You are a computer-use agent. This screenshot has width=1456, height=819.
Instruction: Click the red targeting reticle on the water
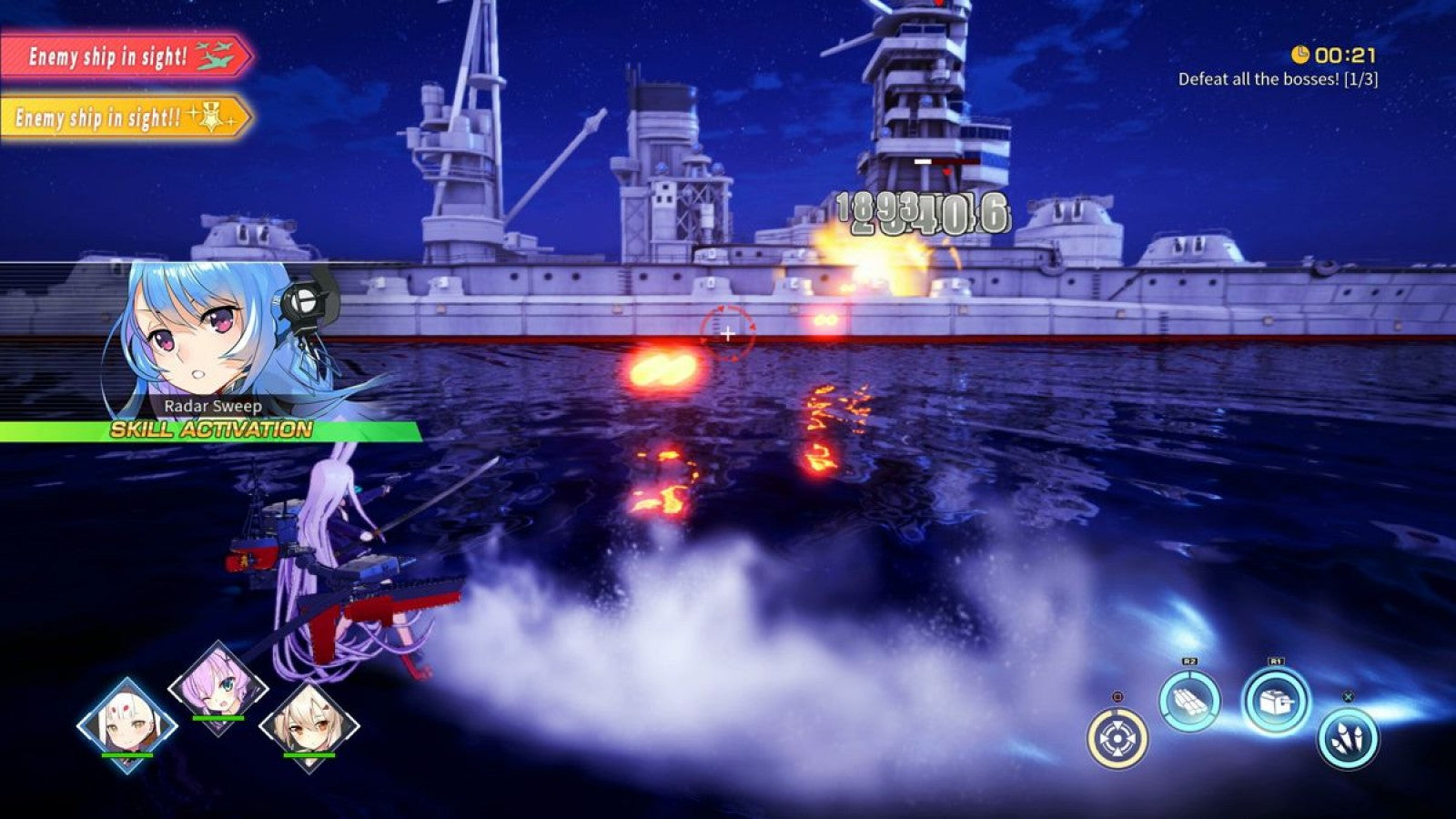(x=728, y=334)
